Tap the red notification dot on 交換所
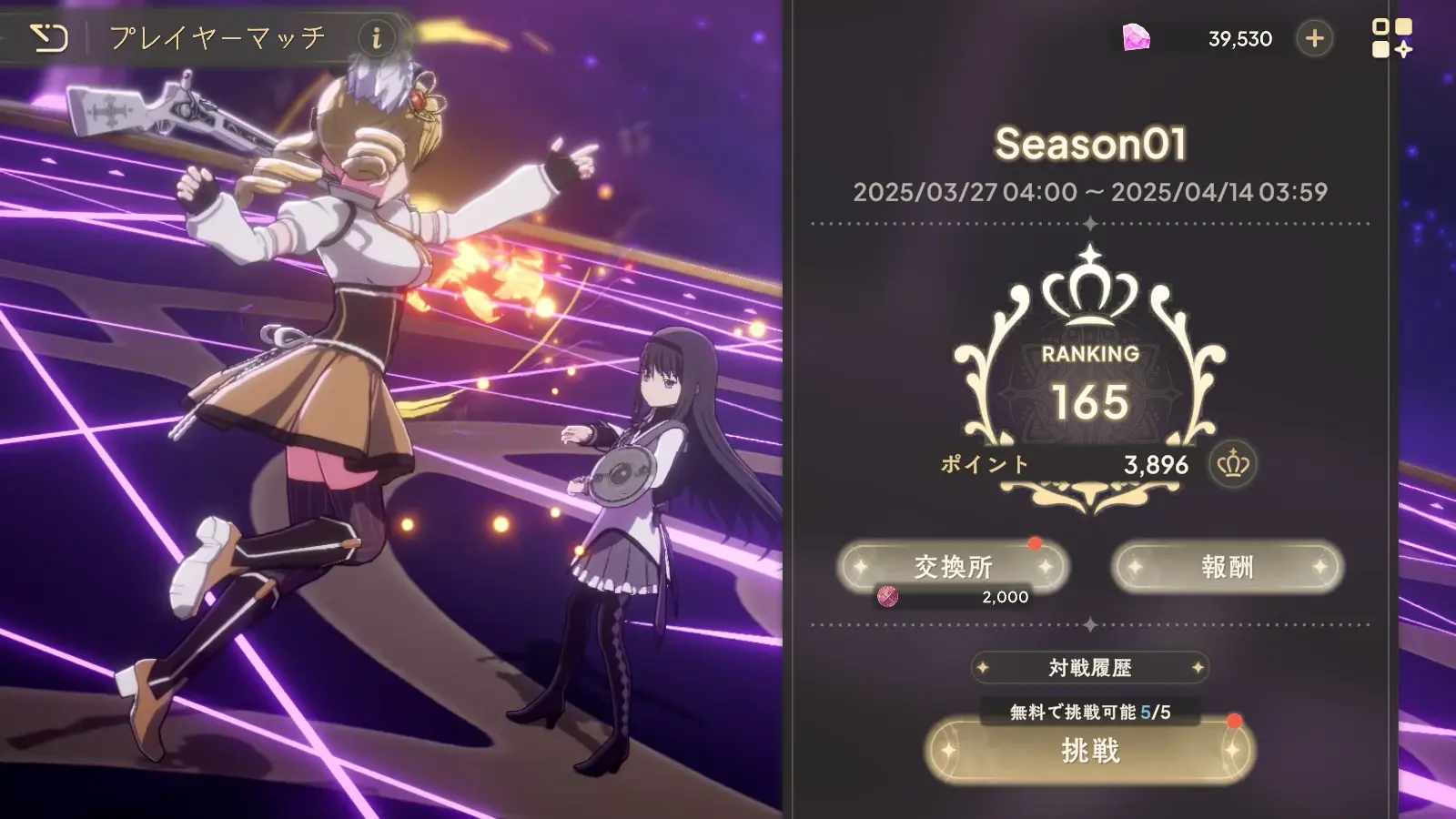Viewport: 1456px width, 819px height. [x=1035, y=544]
